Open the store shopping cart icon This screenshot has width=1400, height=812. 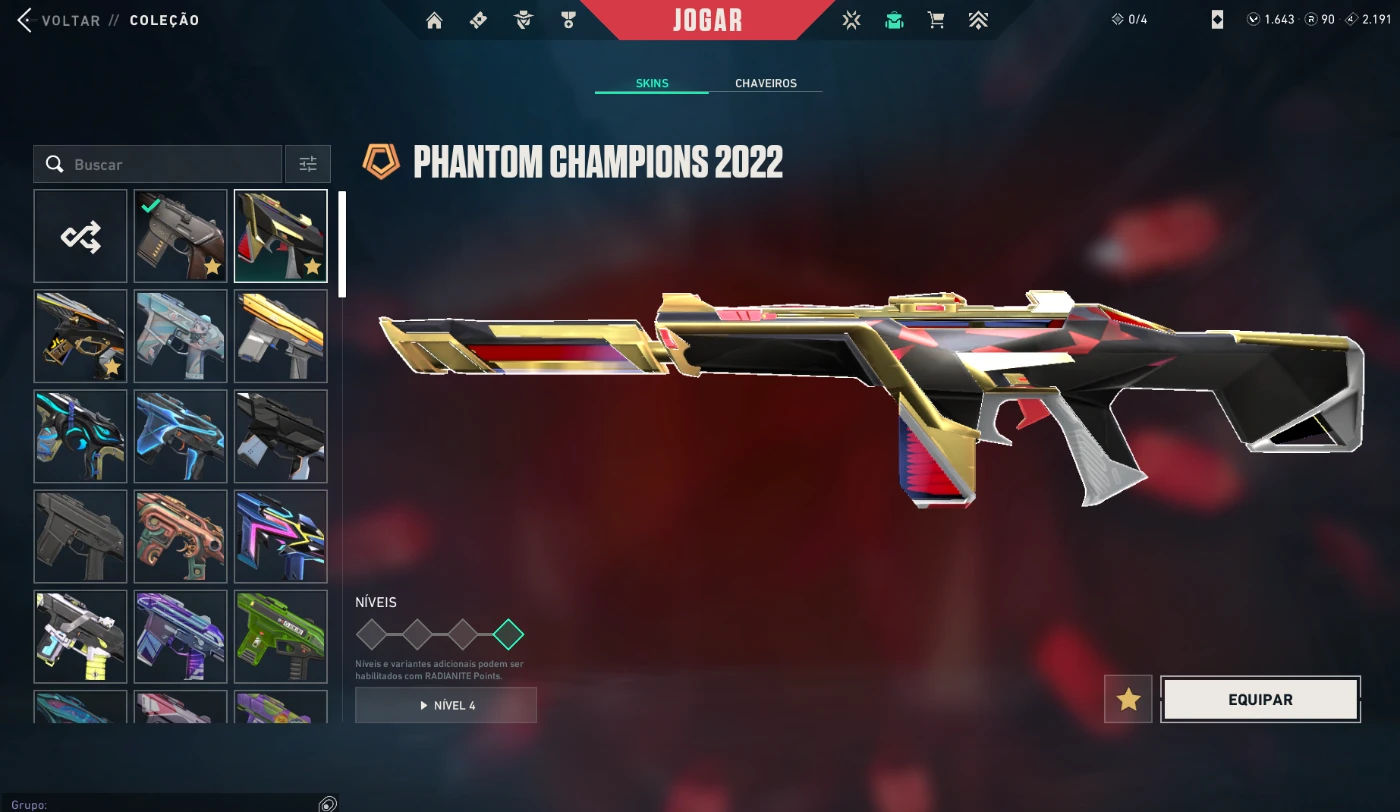pyautogui.click(x=936, y=20)
